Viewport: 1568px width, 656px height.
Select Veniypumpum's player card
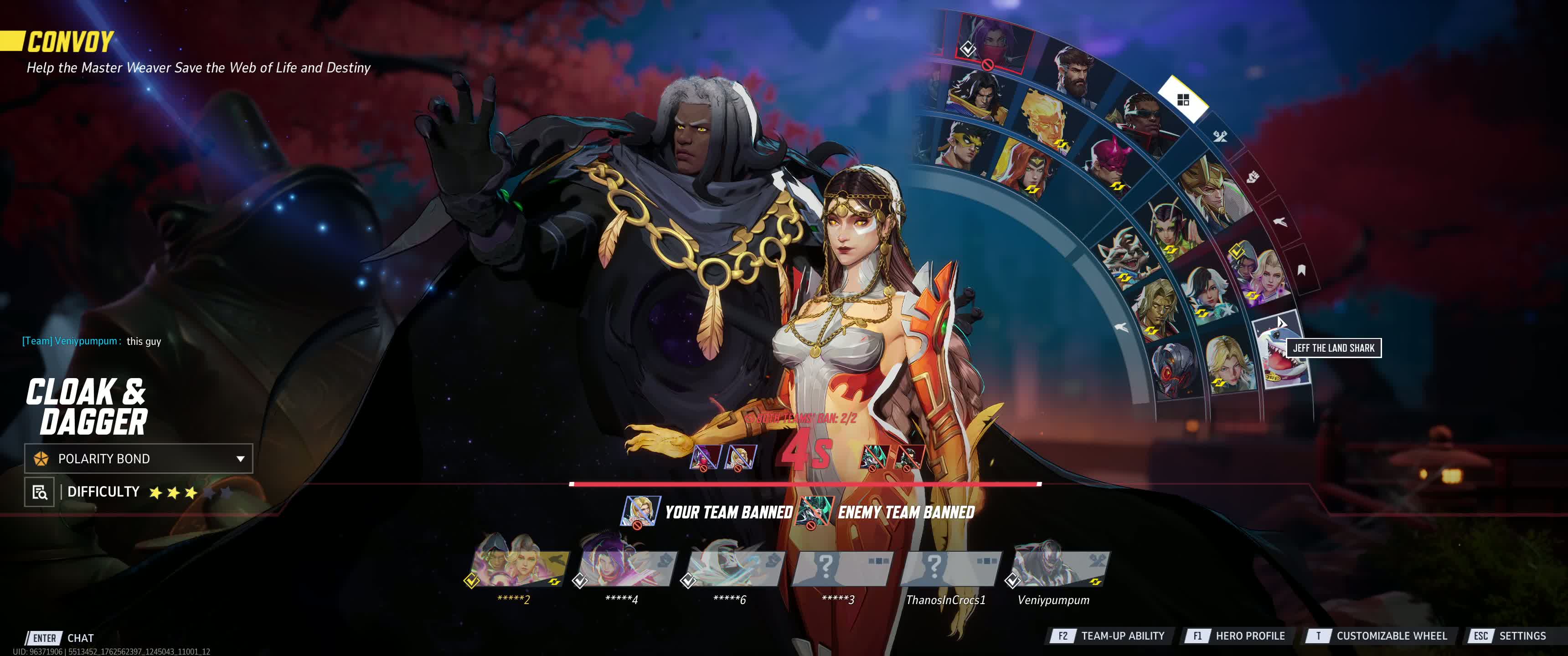(x=1060, y=569)
